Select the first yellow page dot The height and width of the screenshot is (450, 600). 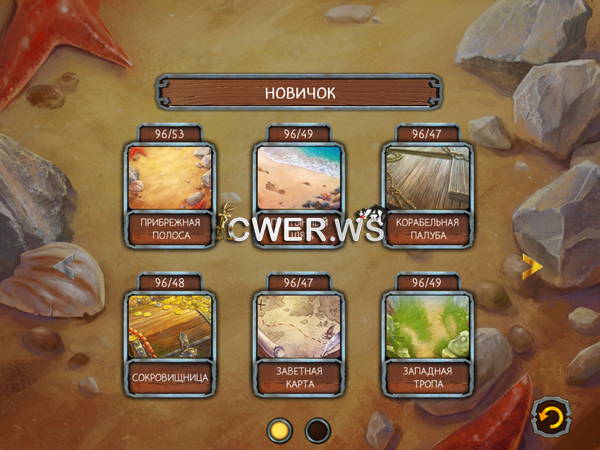[x=281, y=431]
